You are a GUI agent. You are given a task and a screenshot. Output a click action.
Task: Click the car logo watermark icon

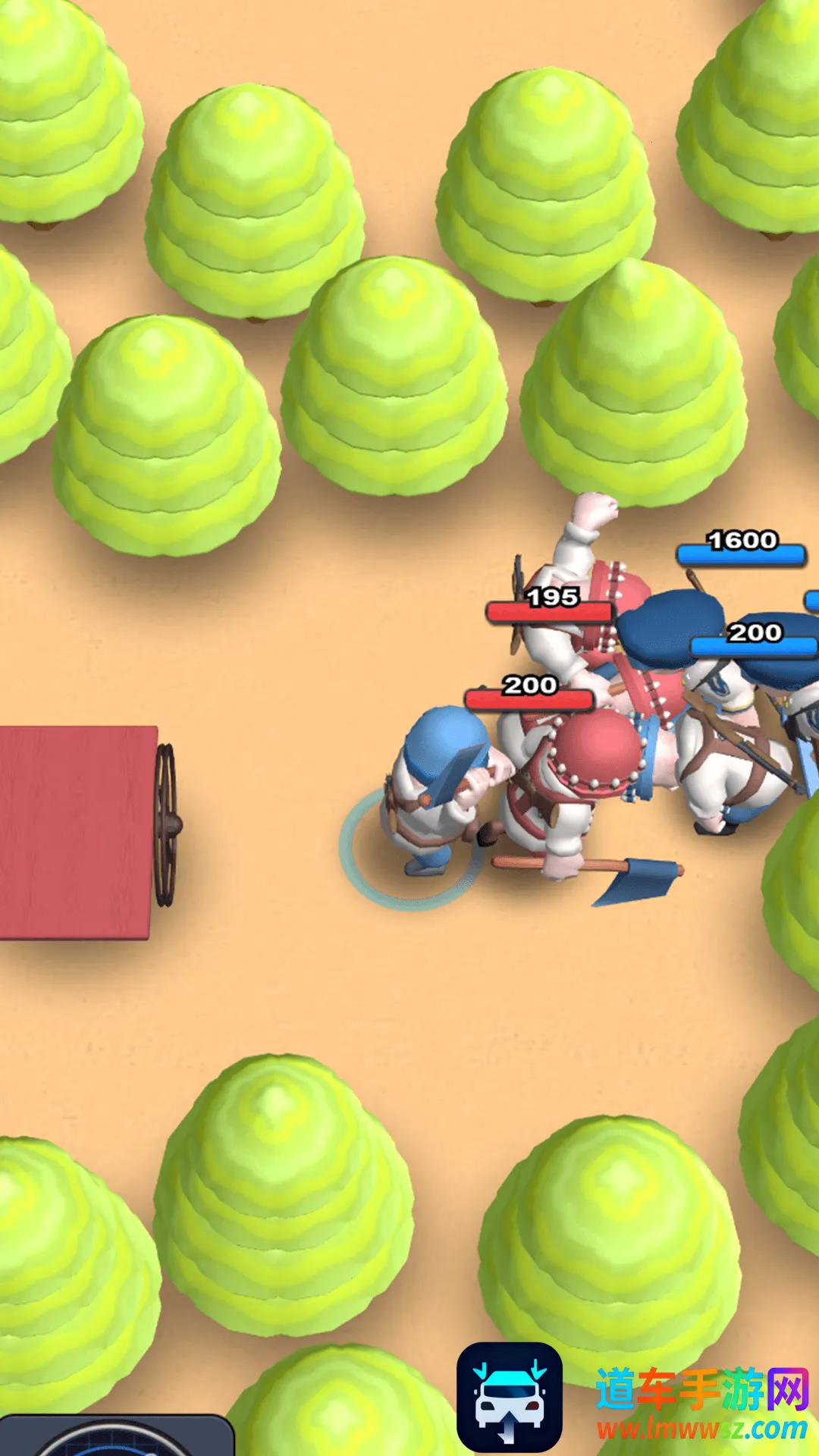510,1397
